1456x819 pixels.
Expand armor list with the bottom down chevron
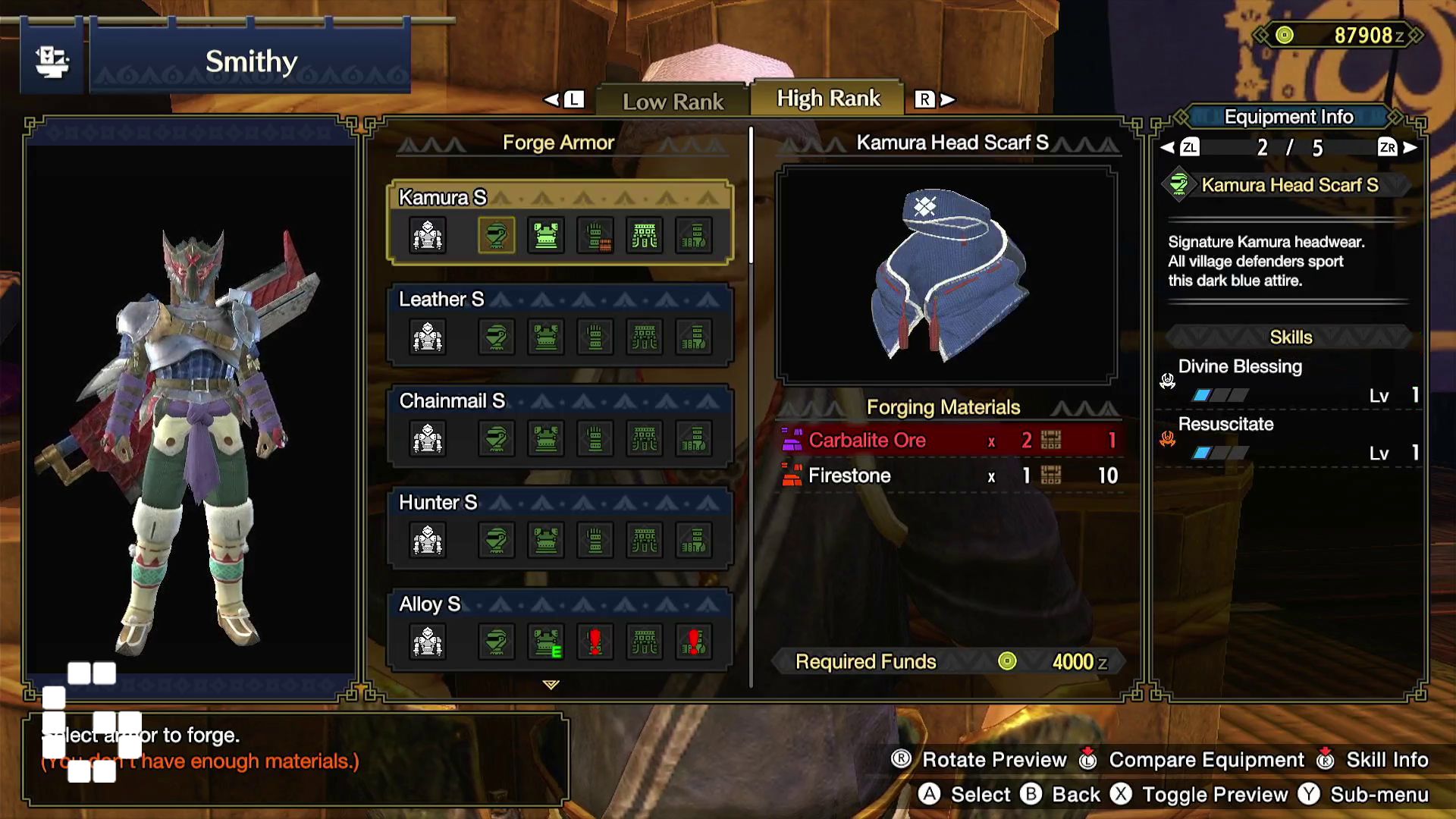[549, 683]
